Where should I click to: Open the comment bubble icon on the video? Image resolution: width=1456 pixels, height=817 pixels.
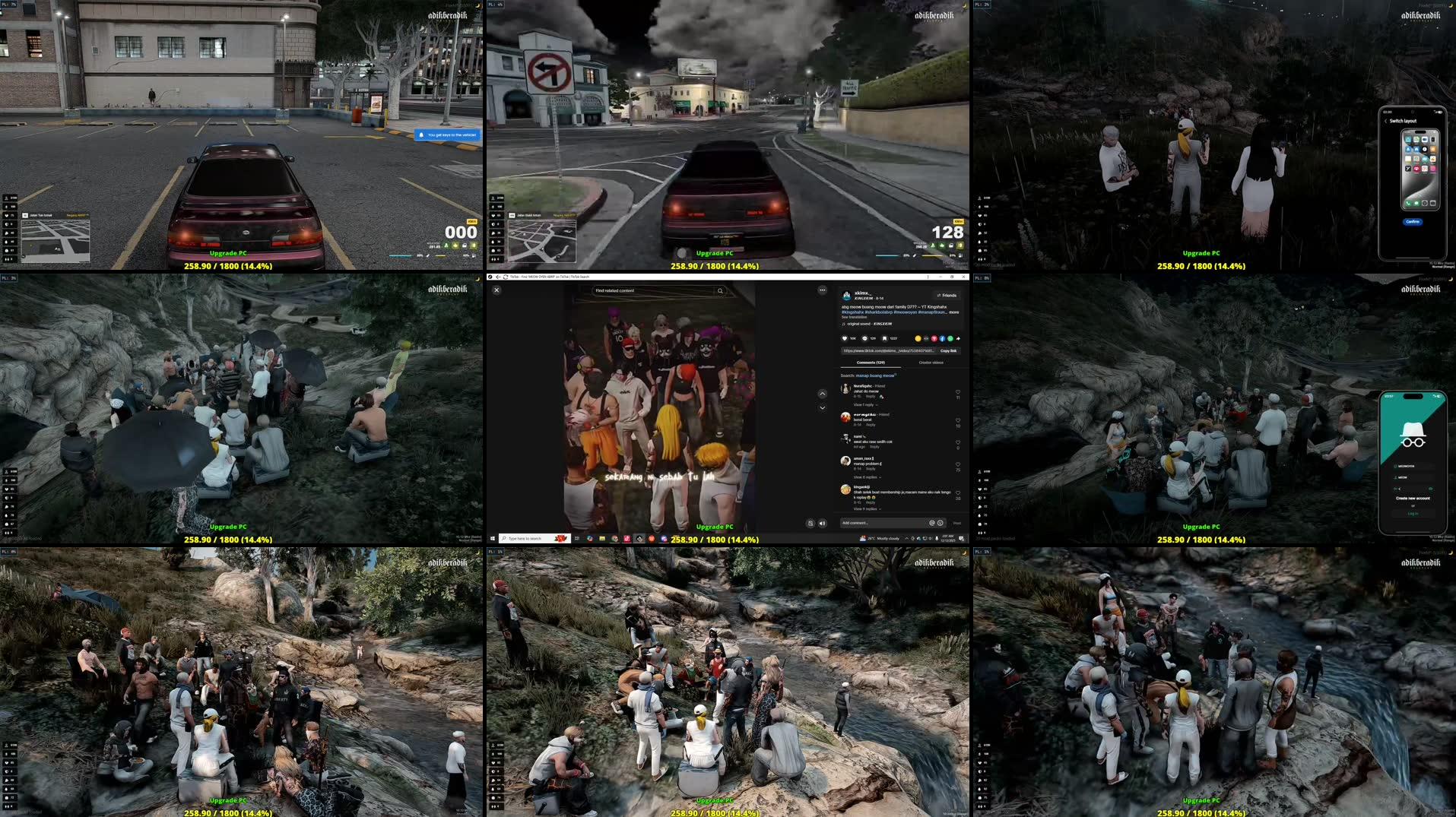click(x=864, y=338)
